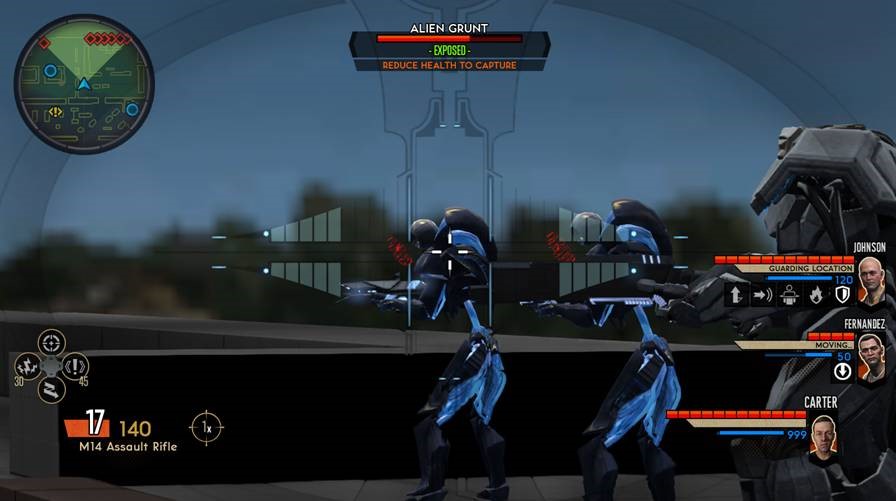Select the M14 Assault Rifle weapon label
This screenshot has height=501, width=896.
point(128,447)
